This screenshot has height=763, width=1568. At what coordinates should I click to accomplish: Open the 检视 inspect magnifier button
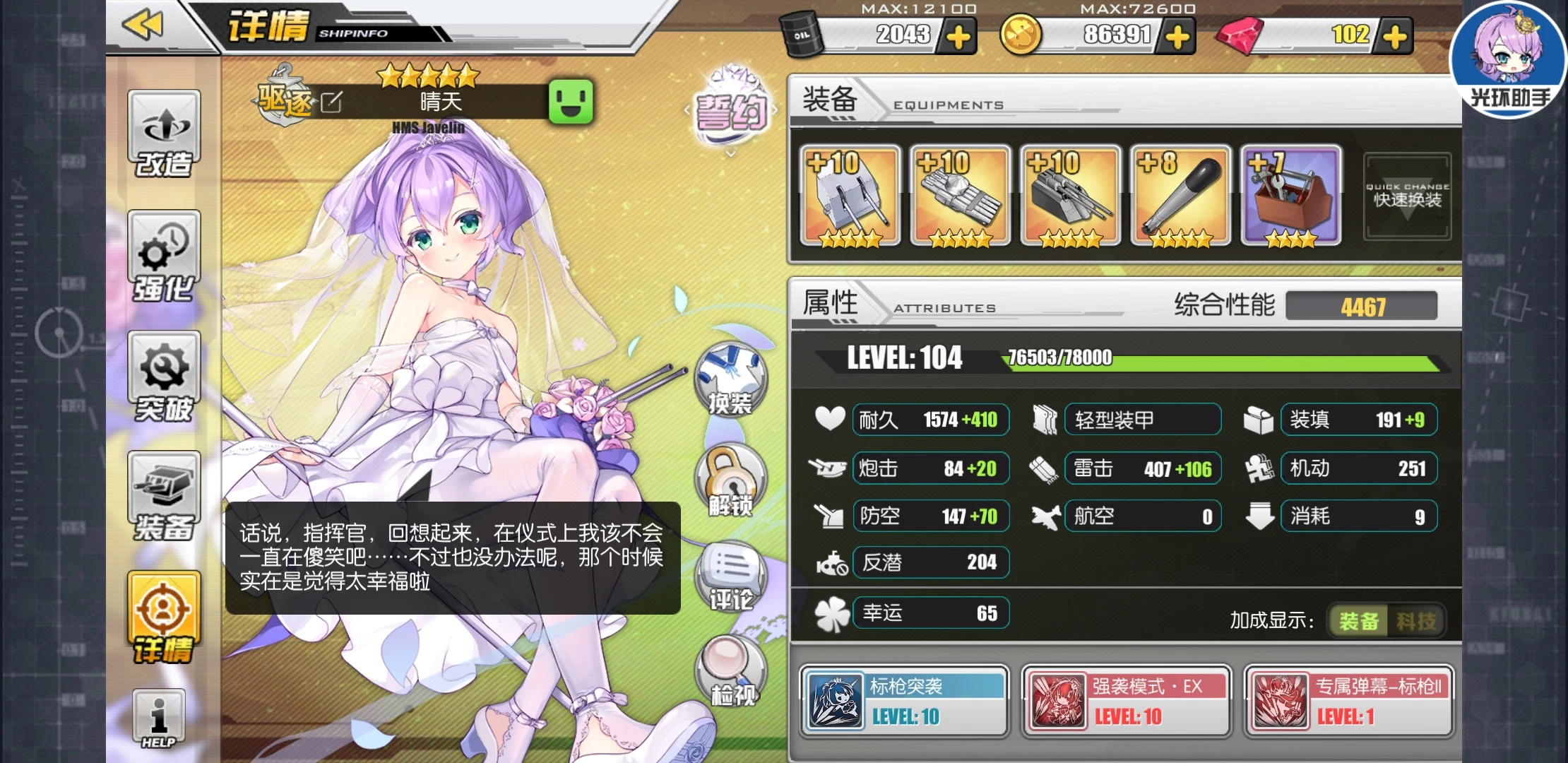click(732, 671)
